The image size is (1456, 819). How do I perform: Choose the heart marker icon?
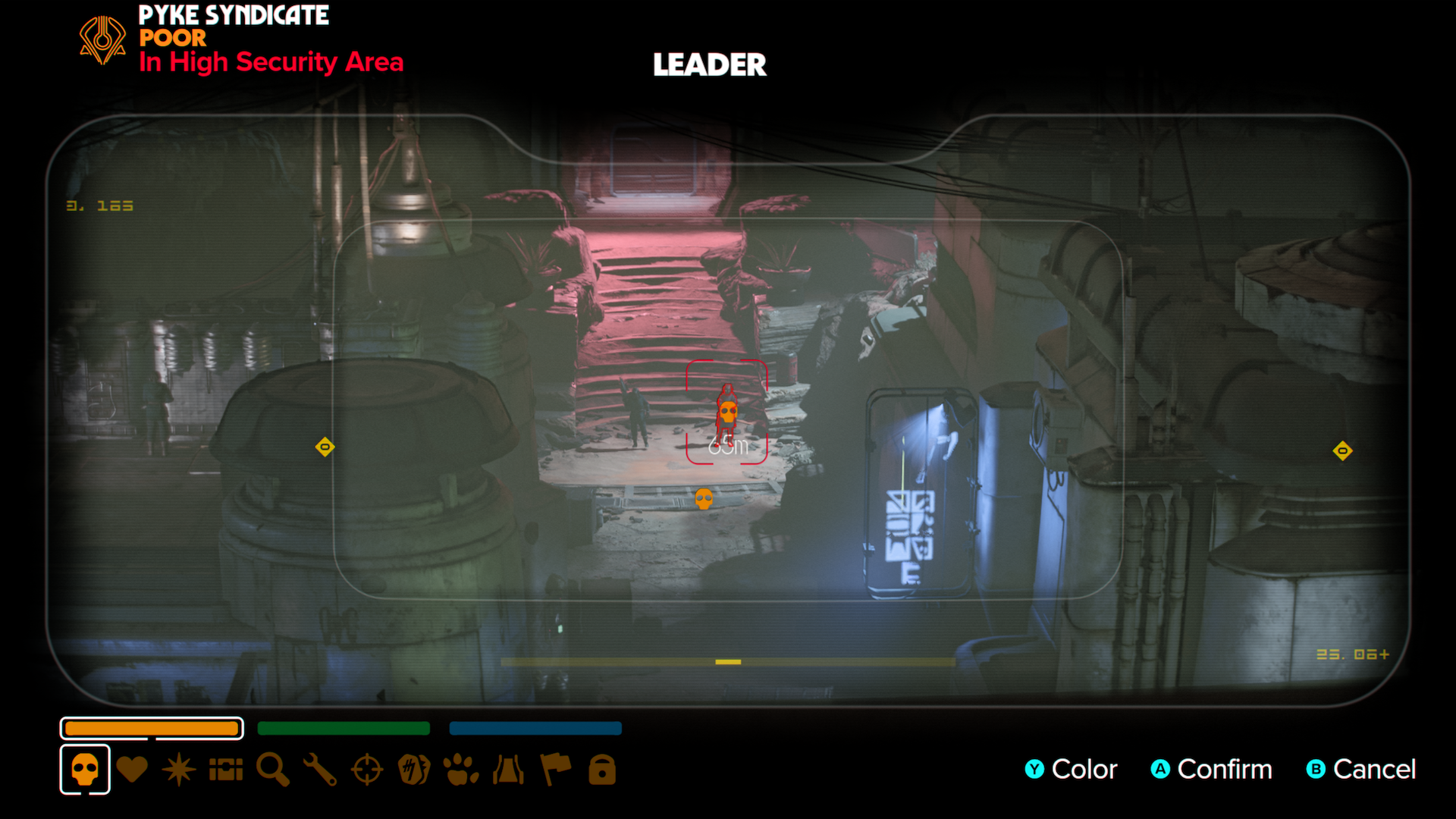click(132, 770)
